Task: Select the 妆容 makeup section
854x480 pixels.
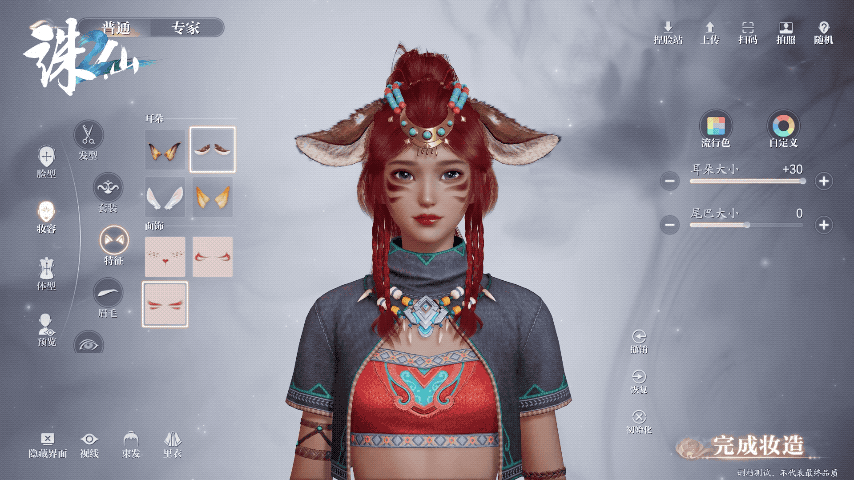Action: (46, 214)
